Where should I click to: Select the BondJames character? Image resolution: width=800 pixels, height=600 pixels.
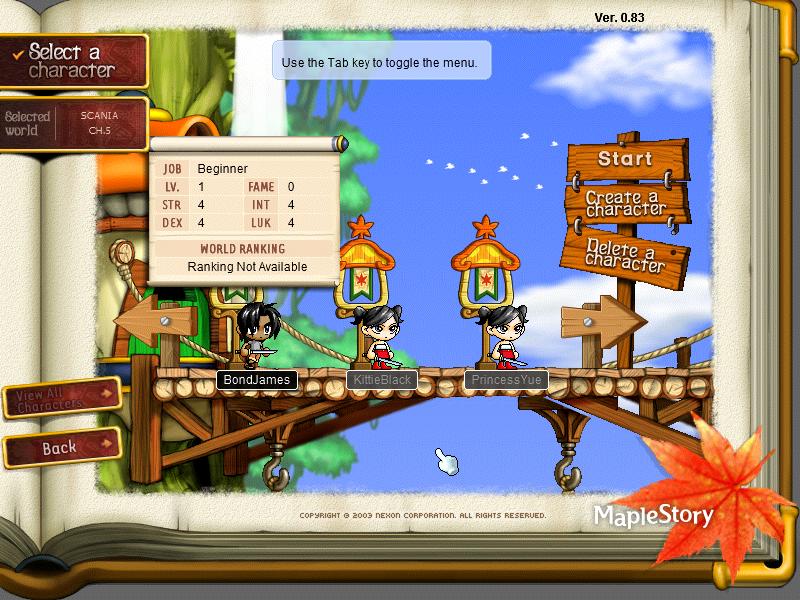[258, 336]
